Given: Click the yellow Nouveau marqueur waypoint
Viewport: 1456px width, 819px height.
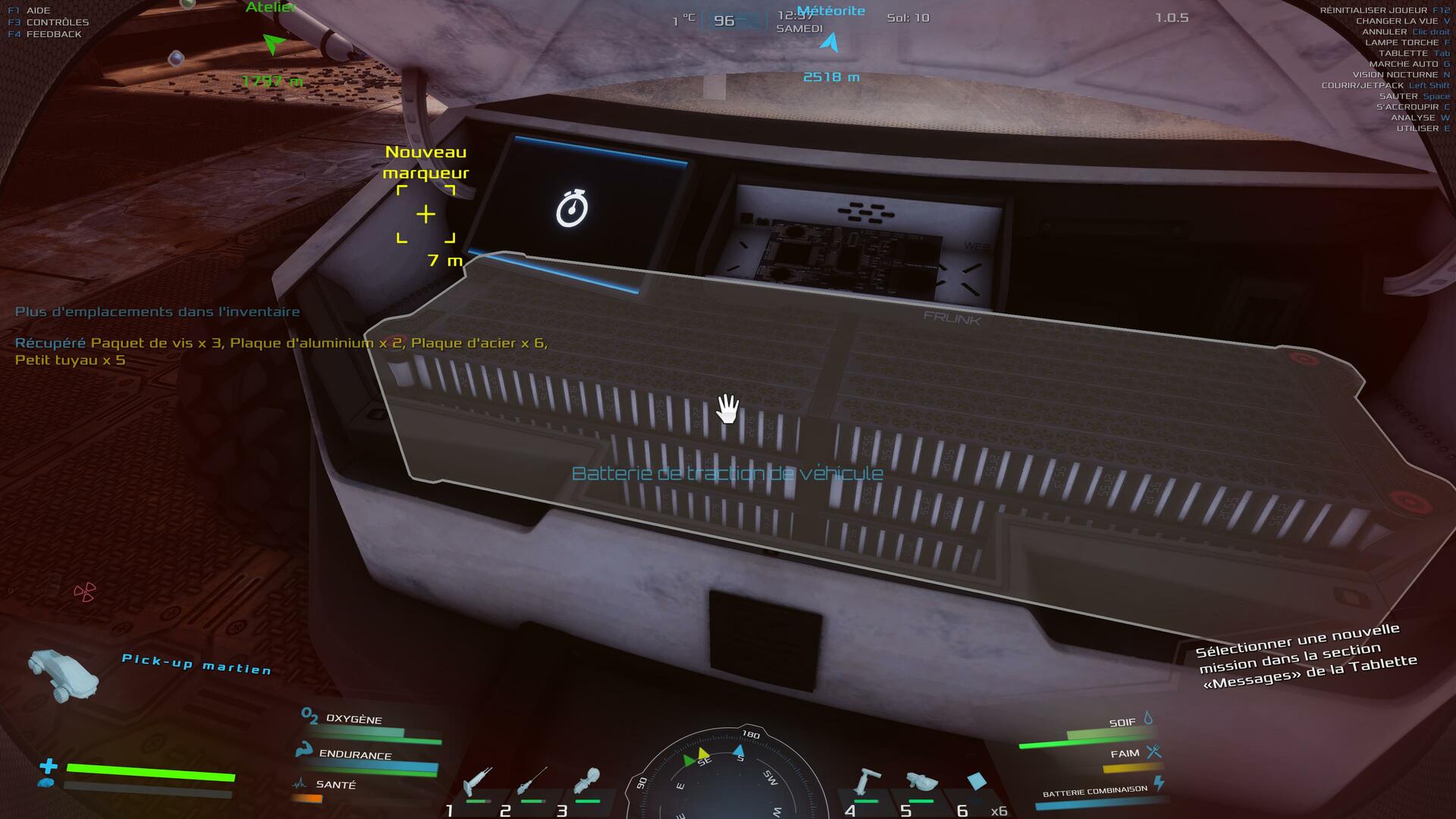Looking at the screenshot, I should (x=426, y=215).
